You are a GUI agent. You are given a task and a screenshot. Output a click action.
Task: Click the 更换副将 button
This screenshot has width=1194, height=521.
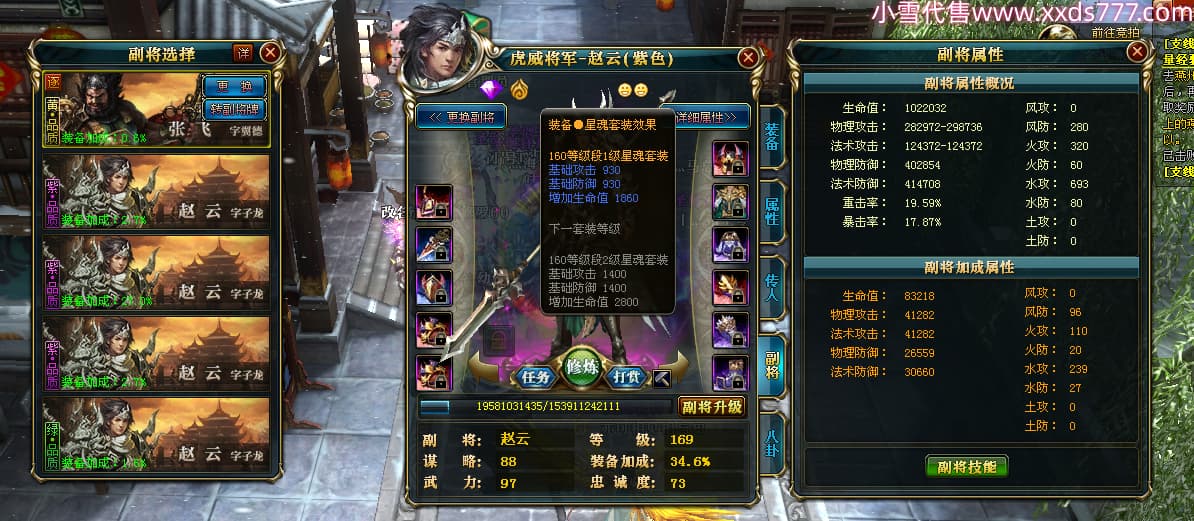(x=461, y=116)
